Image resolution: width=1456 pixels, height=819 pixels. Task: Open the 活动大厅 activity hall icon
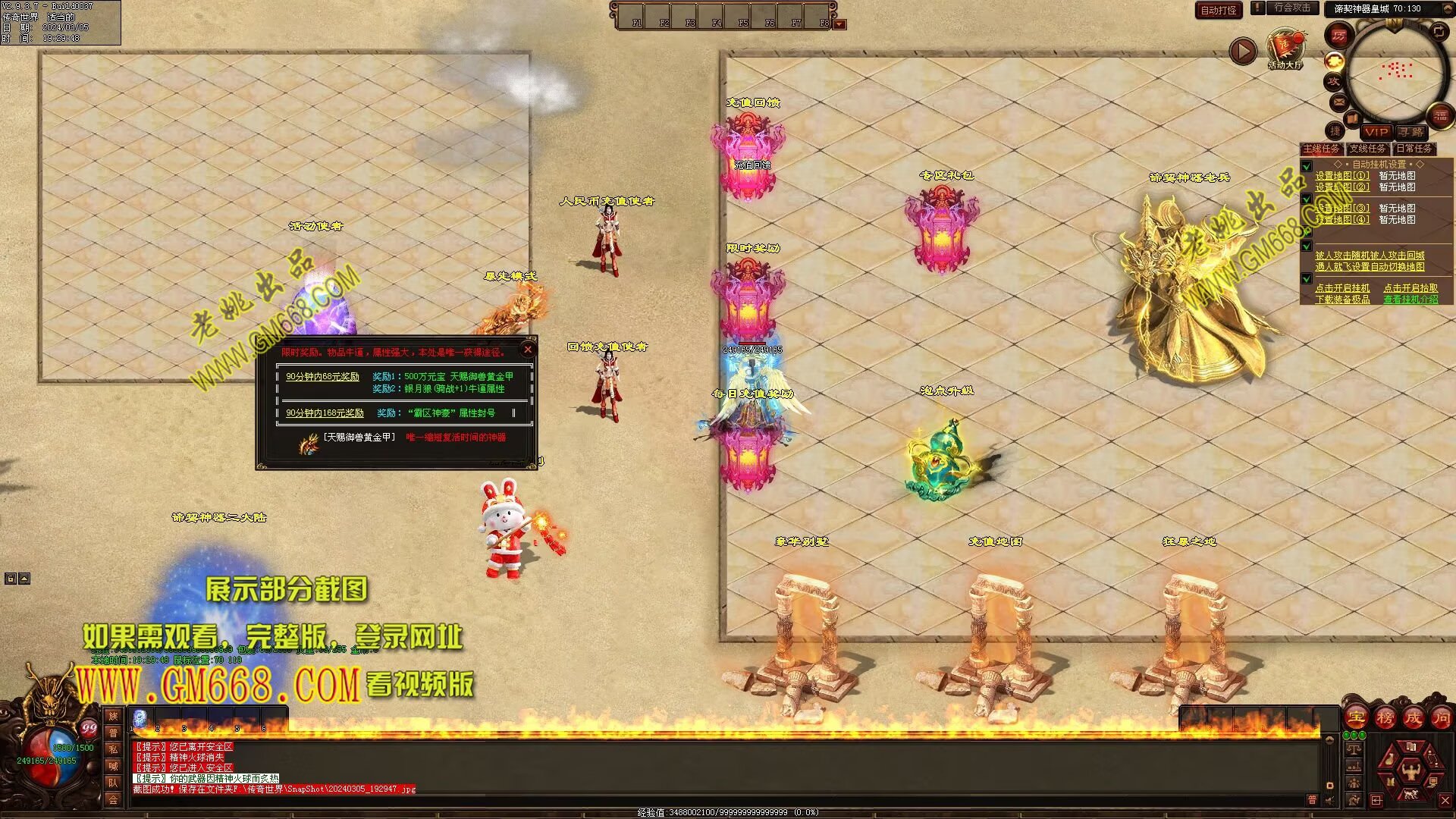(x=1285, y=47)
